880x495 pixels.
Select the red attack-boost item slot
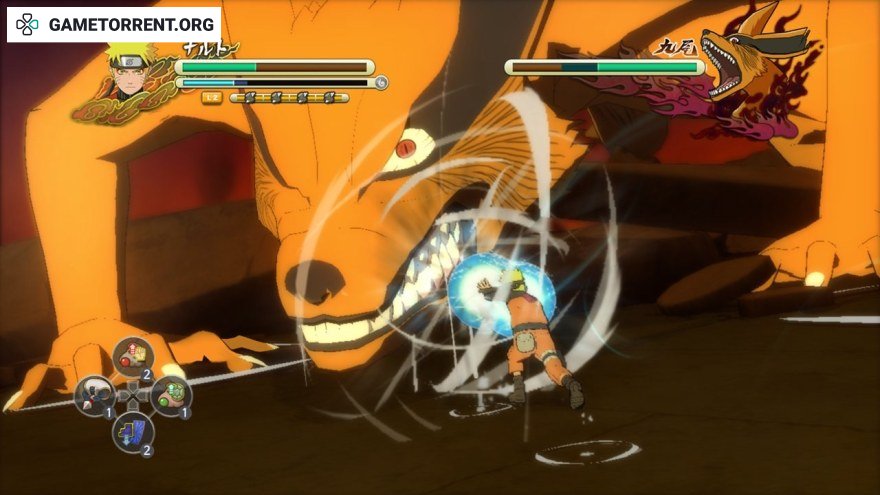132,355
